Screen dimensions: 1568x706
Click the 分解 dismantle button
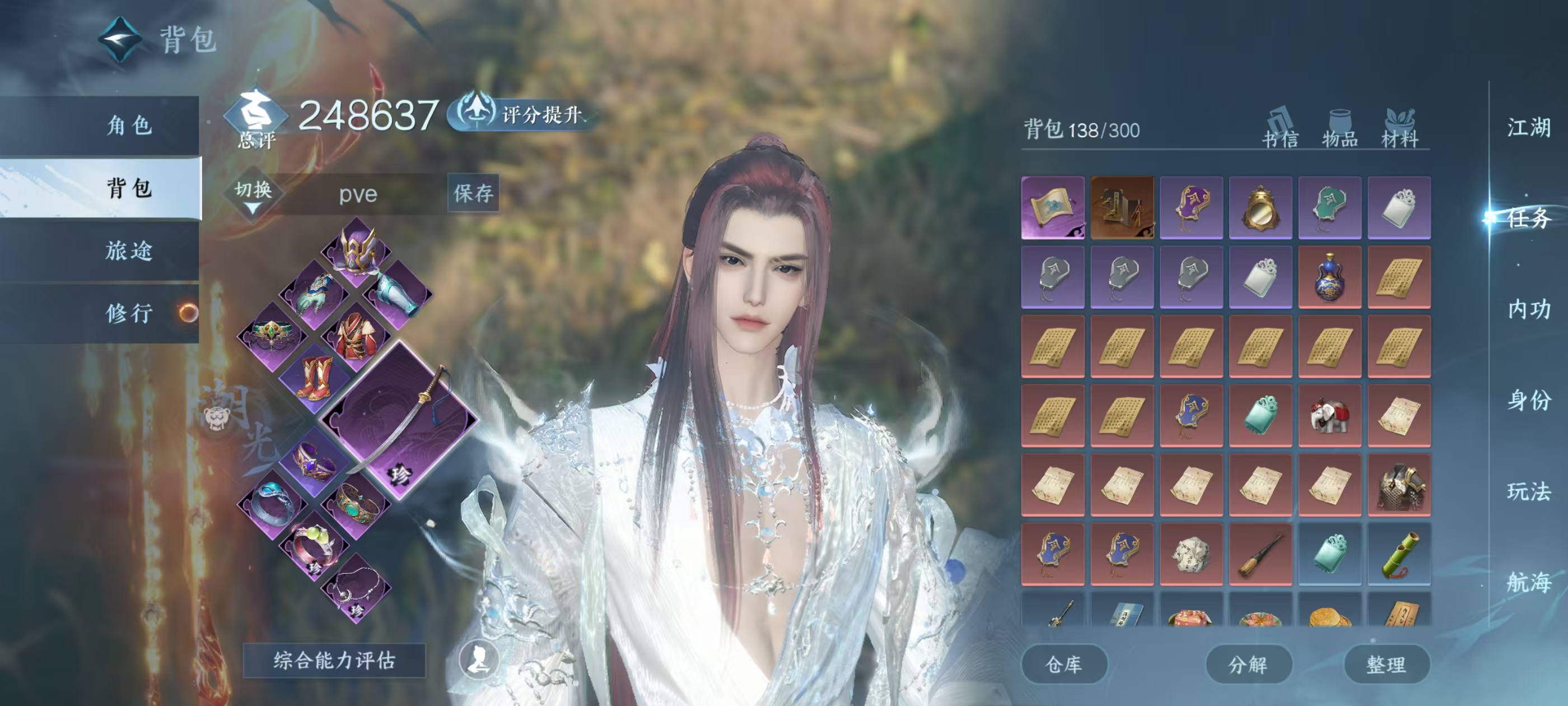(1248, 664)
